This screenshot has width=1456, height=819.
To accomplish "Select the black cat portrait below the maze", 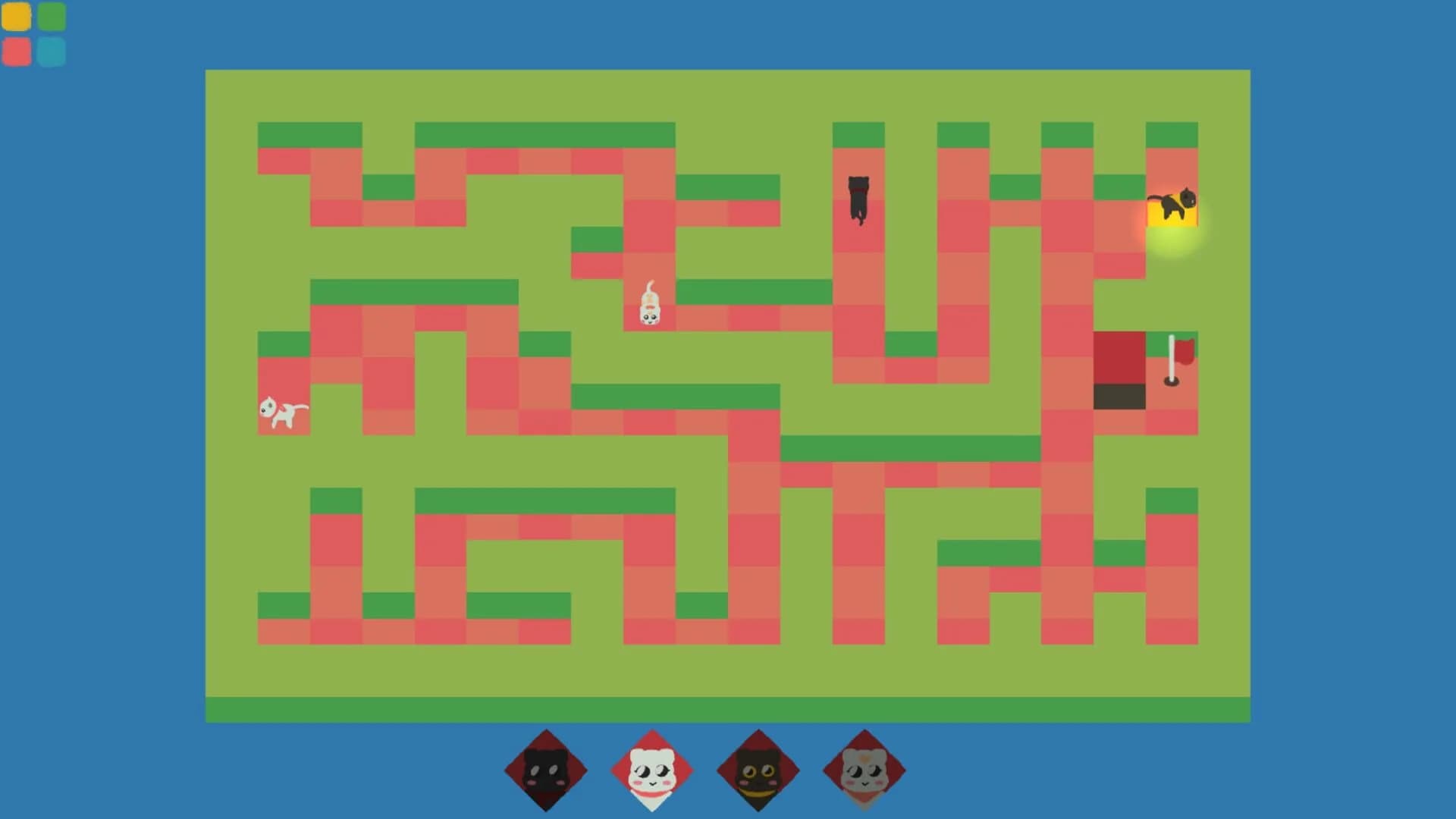I will [545, 769].
